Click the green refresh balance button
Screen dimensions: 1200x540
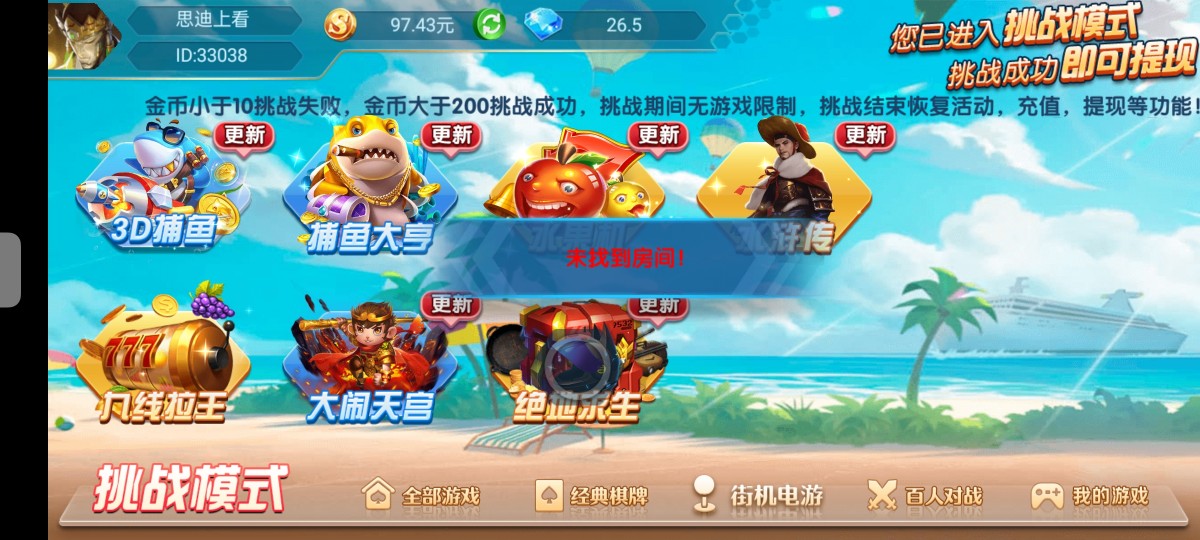tap(489, 24)
